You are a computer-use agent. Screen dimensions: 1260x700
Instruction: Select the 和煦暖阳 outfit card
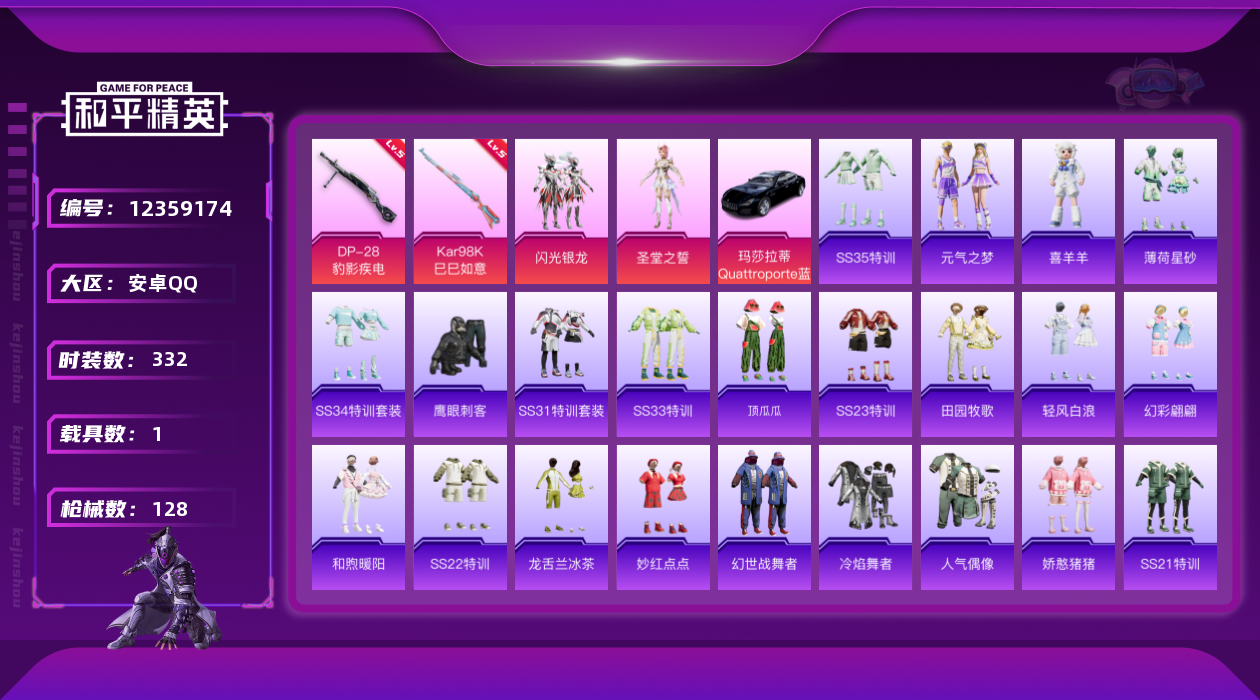pyautogui.click(x=358, y=516)
